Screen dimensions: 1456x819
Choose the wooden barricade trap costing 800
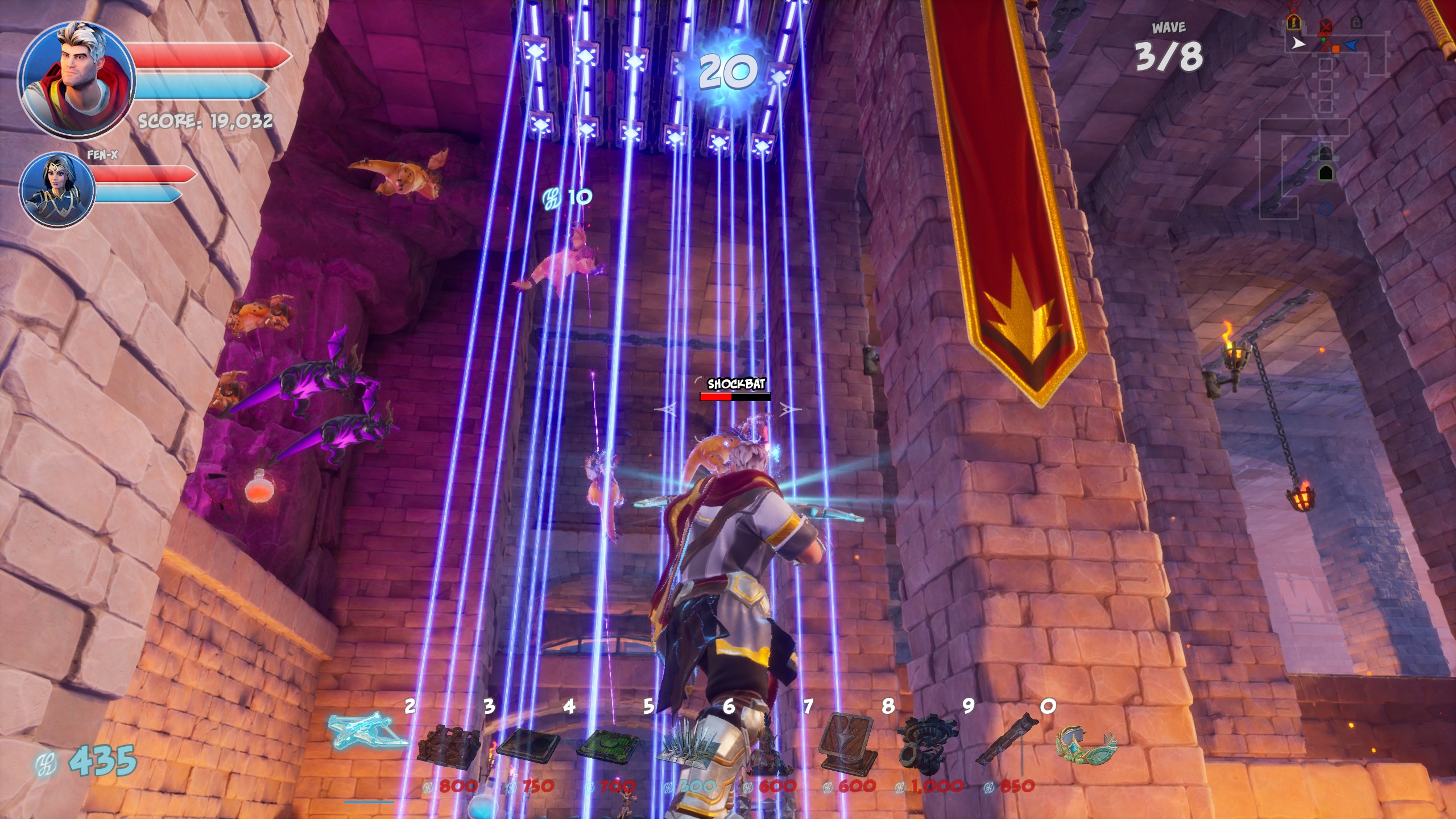(x=449, y=745)
